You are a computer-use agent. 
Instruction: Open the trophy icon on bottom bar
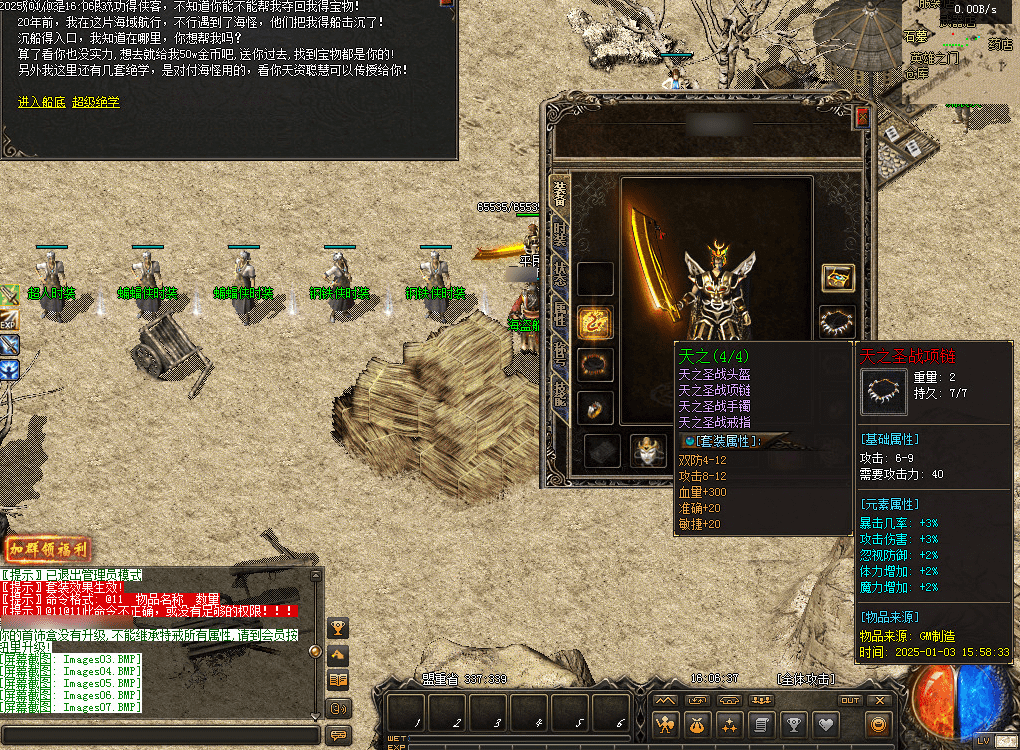793,724
